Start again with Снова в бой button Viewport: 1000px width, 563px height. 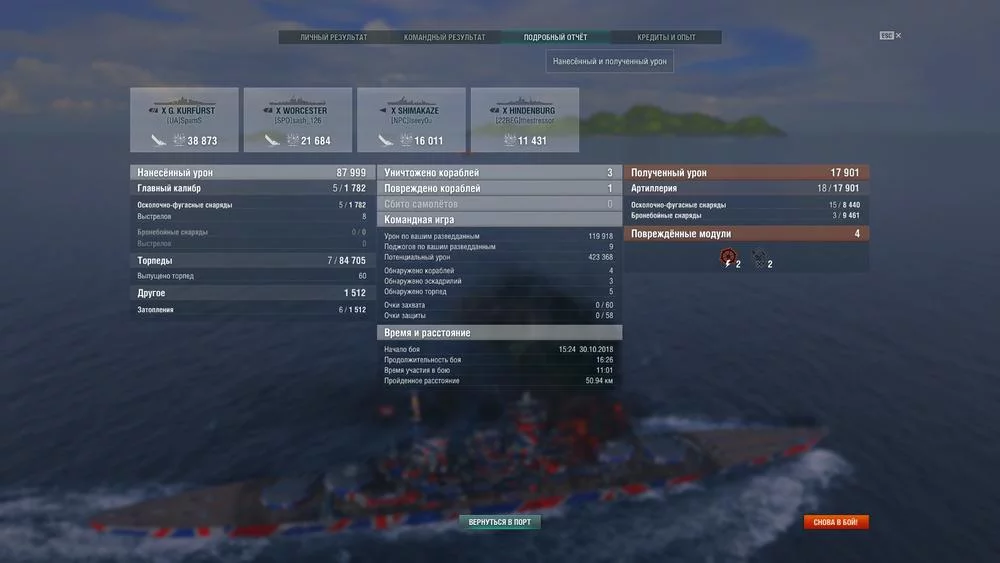(836, 522)
